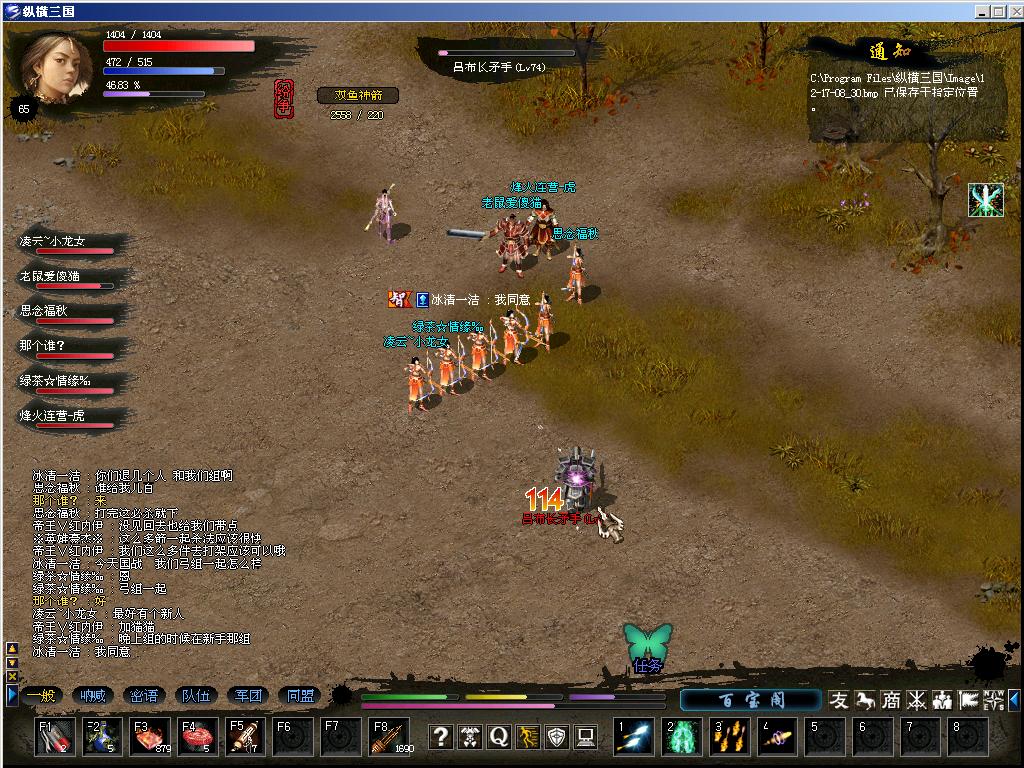Use the F4 red meat item
1024x768 pixels.
pos(198,737)
